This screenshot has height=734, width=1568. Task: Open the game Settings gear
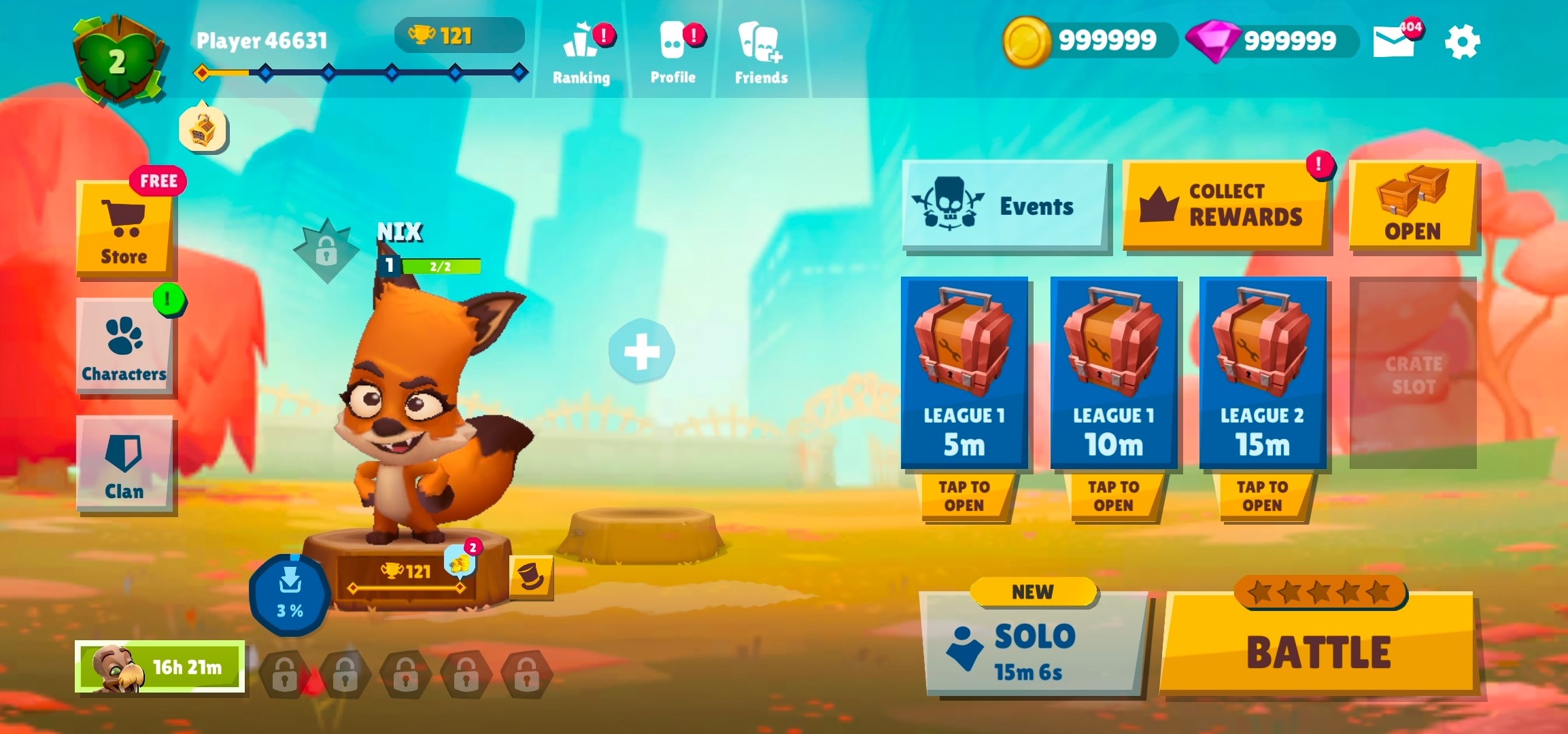[x=1462, y=41]
